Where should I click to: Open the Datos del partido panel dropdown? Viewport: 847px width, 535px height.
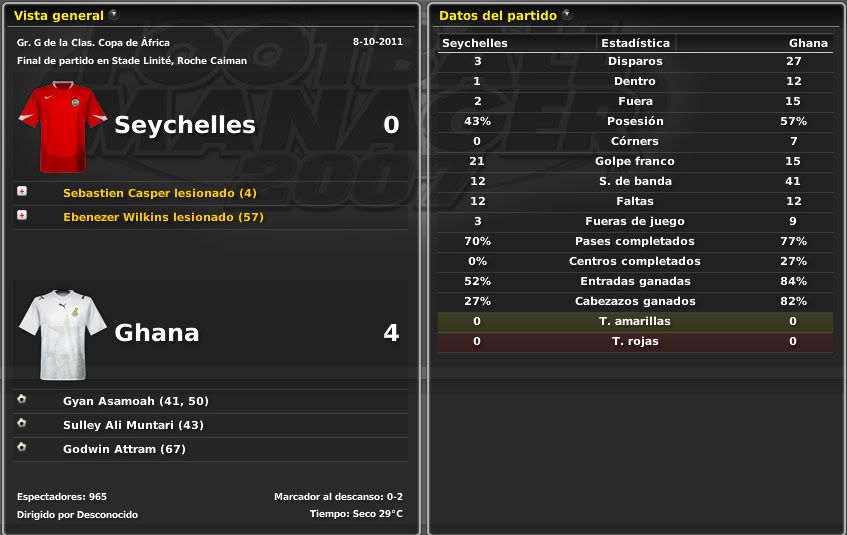pyautogui.click(x=567, y=15)
